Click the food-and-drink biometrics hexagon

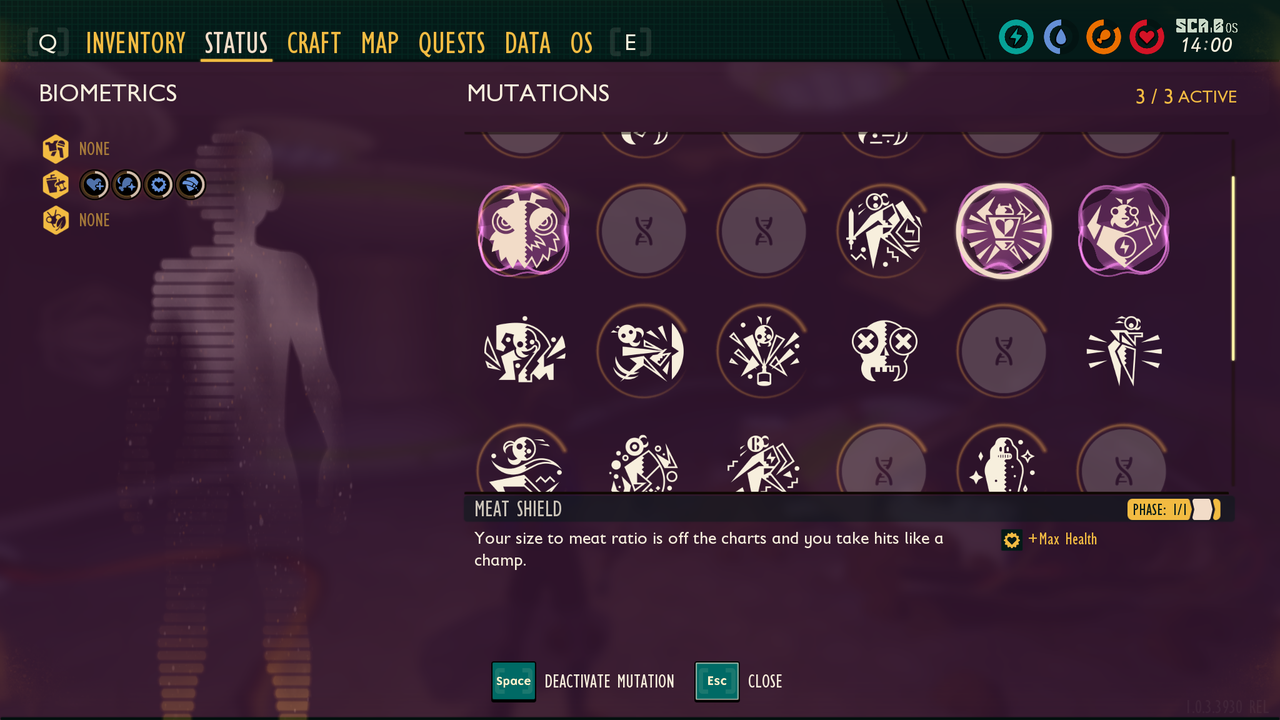tap(54, 184)
